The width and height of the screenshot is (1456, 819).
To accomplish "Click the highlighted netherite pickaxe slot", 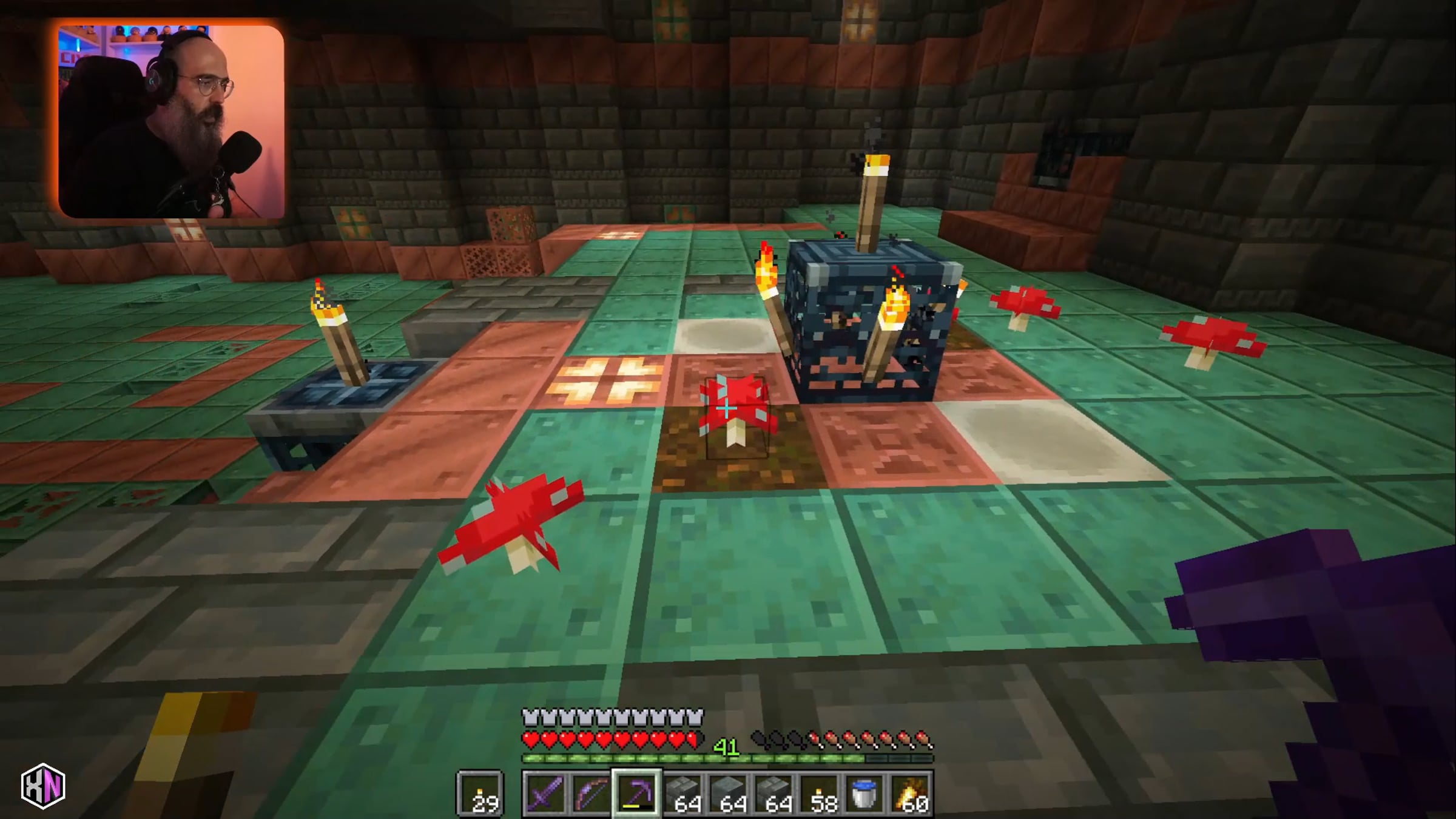I will [x=636, y=793].
